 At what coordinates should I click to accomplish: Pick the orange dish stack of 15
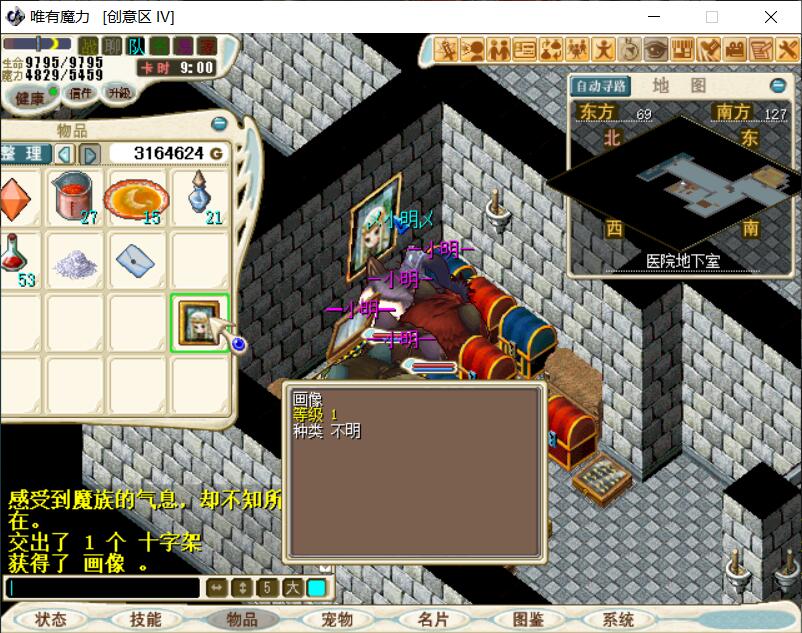[x=136, y=197]
